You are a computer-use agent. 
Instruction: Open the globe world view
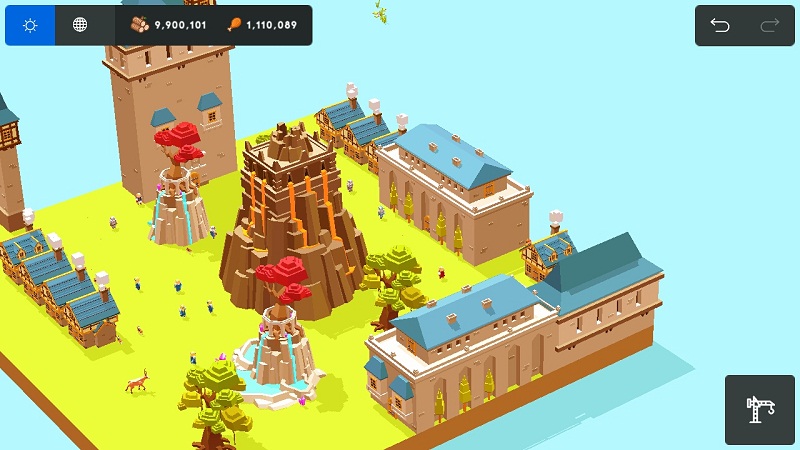tap(80, 25)
